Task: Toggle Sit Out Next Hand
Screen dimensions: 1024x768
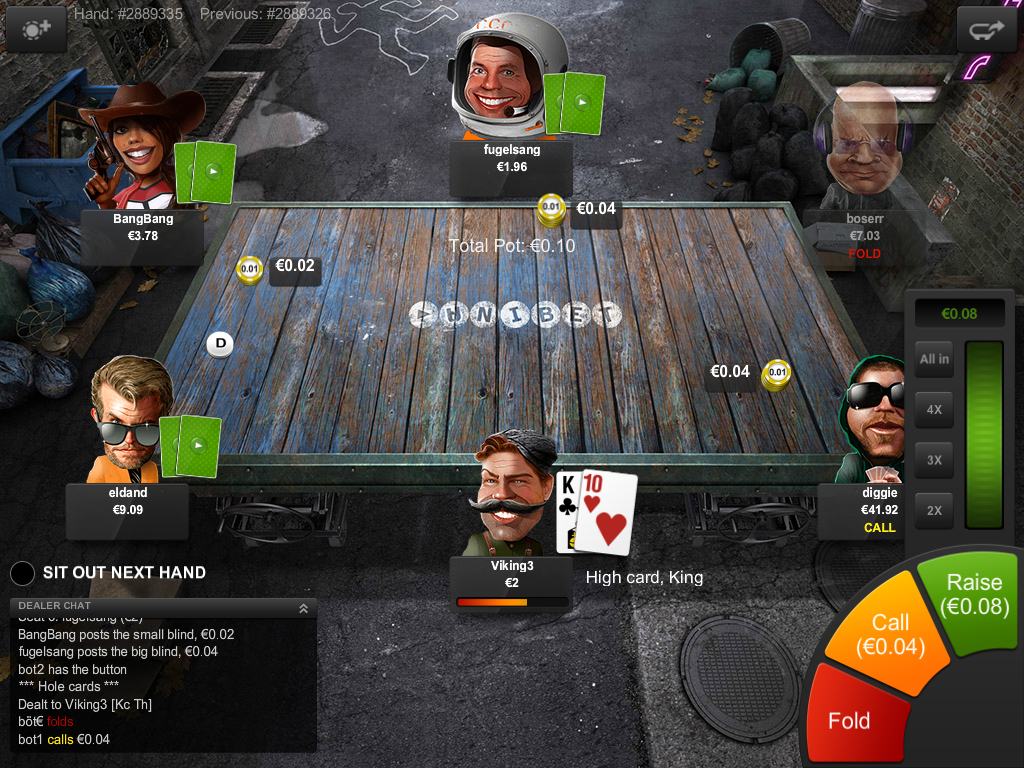Action: pyautogui.click(x=23, y=573)
